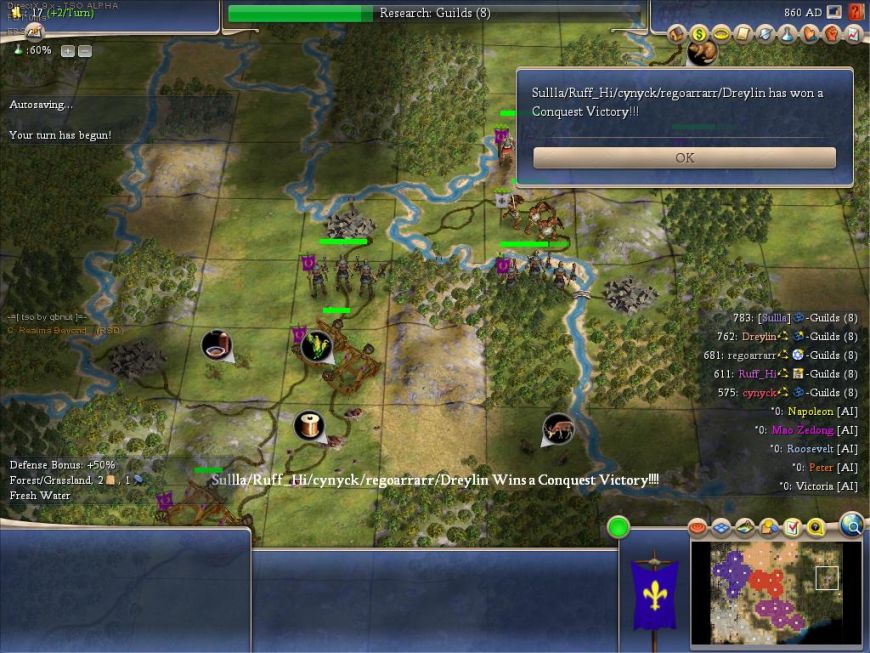Increase the research rate with plus button
This screenshot has width=870, height=653.
(x=67, y=51)
